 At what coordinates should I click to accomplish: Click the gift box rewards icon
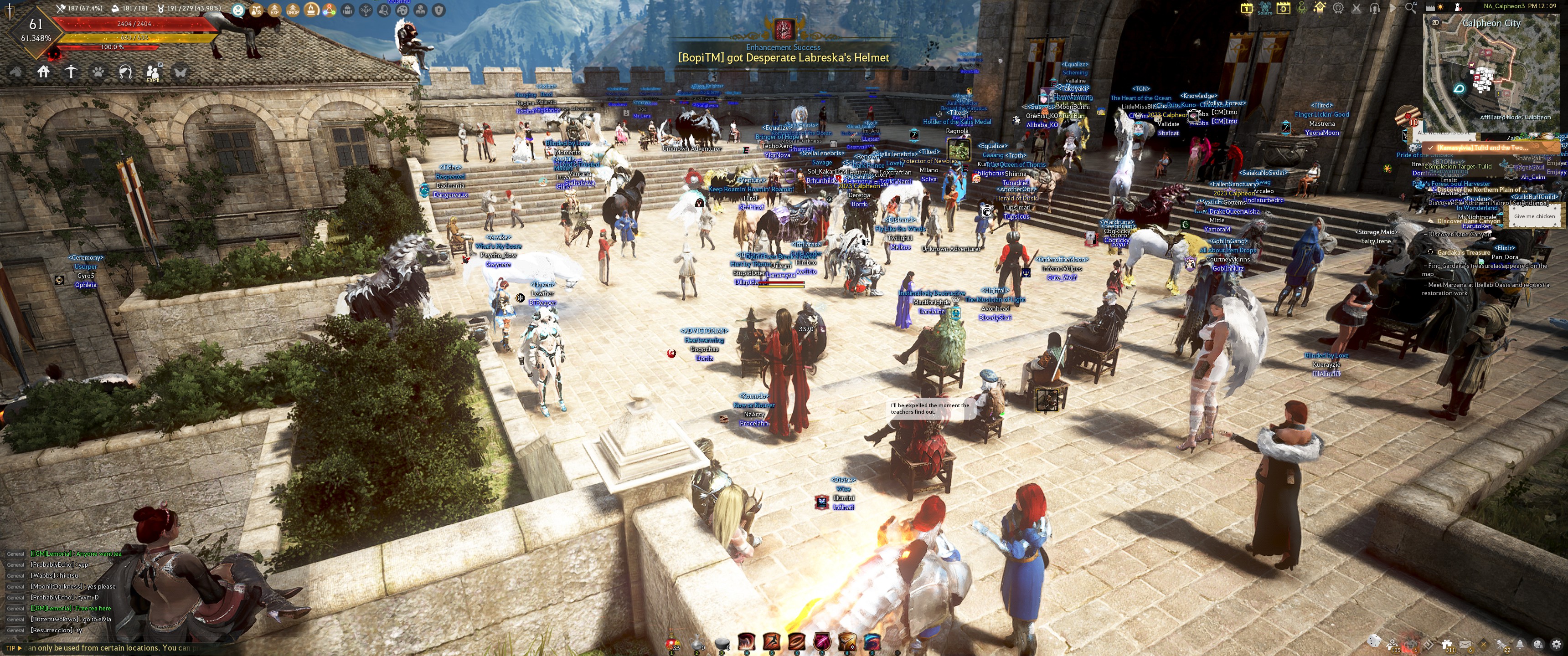coord(1447,644)
